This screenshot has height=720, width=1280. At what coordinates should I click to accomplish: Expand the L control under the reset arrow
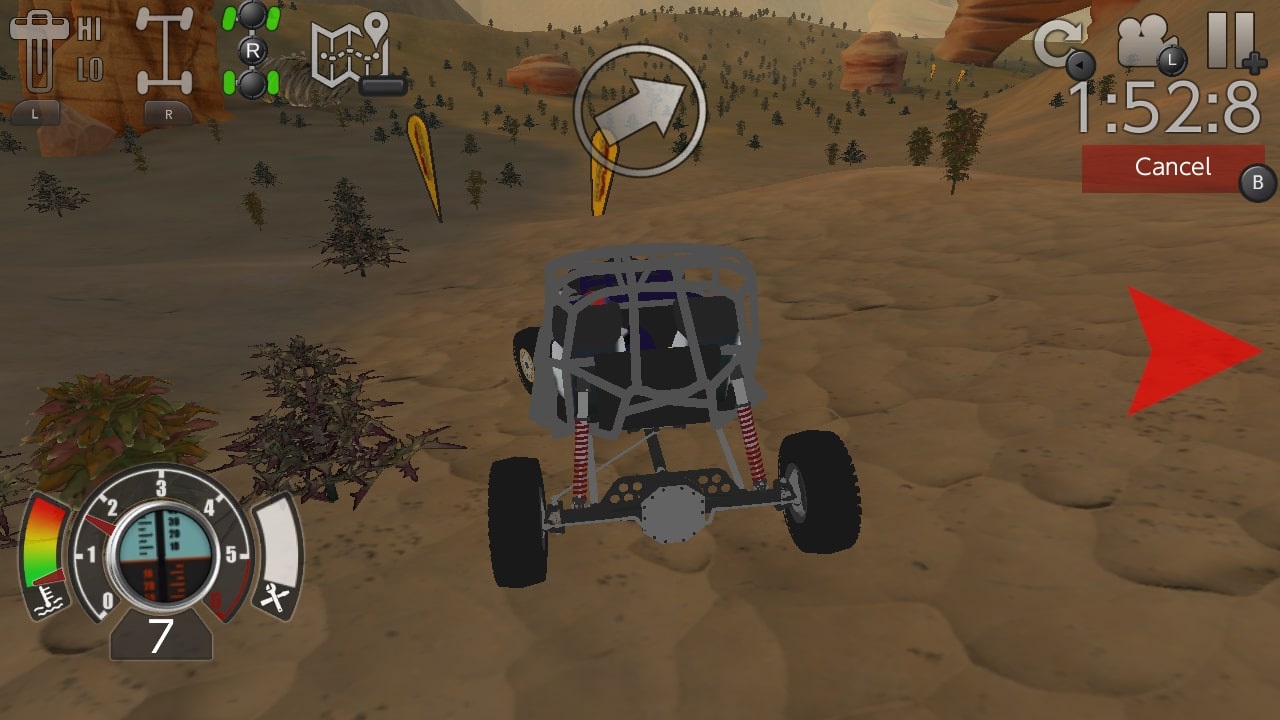[x=1078, y=62]
